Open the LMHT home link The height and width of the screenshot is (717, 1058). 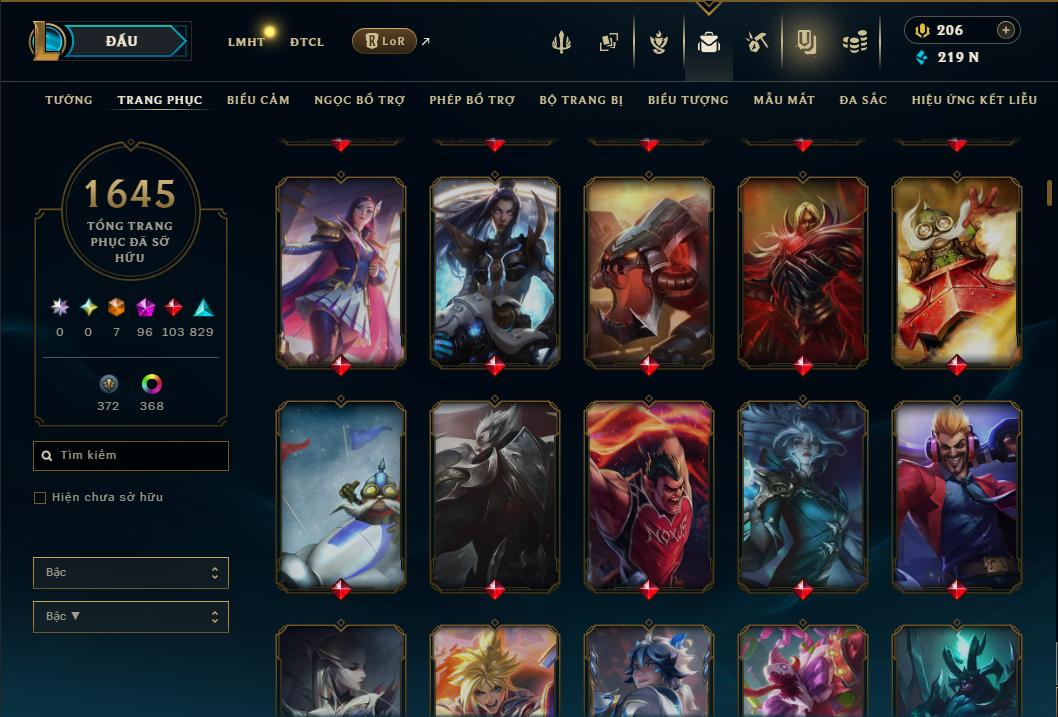(x=246, y=42)
